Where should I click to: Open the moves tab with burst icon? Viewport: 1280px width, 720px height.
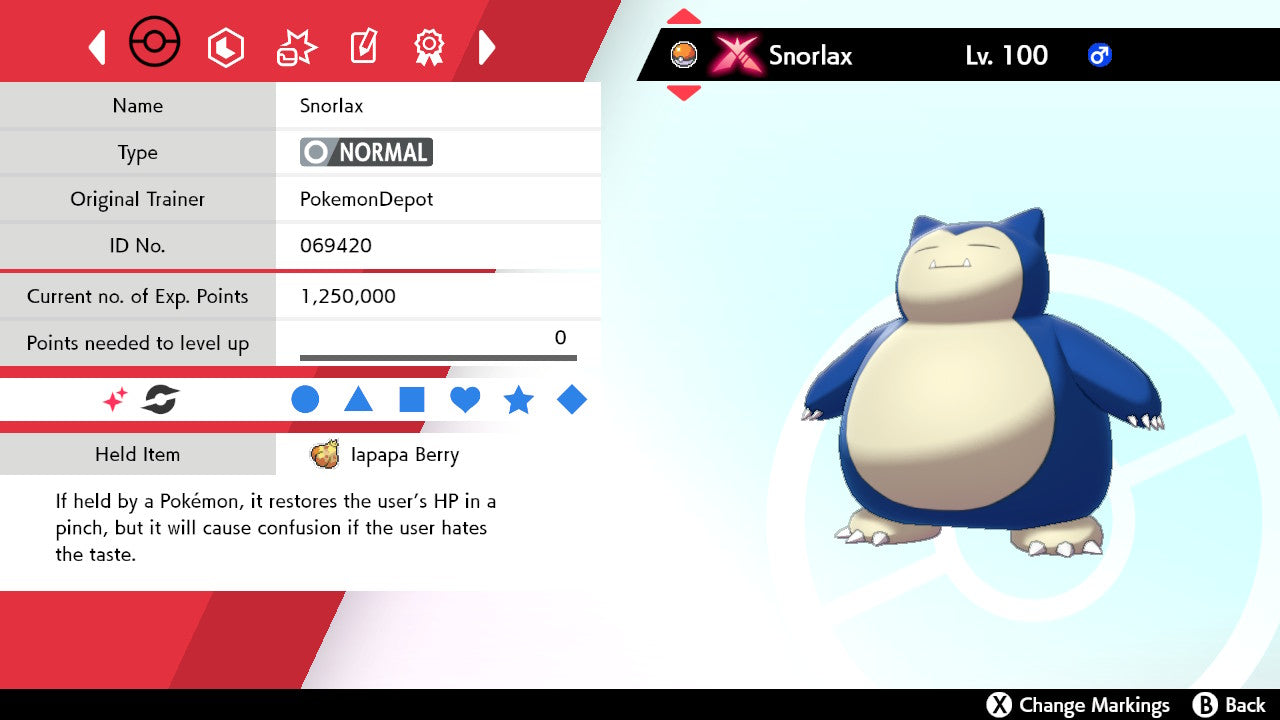click(296, 47)
